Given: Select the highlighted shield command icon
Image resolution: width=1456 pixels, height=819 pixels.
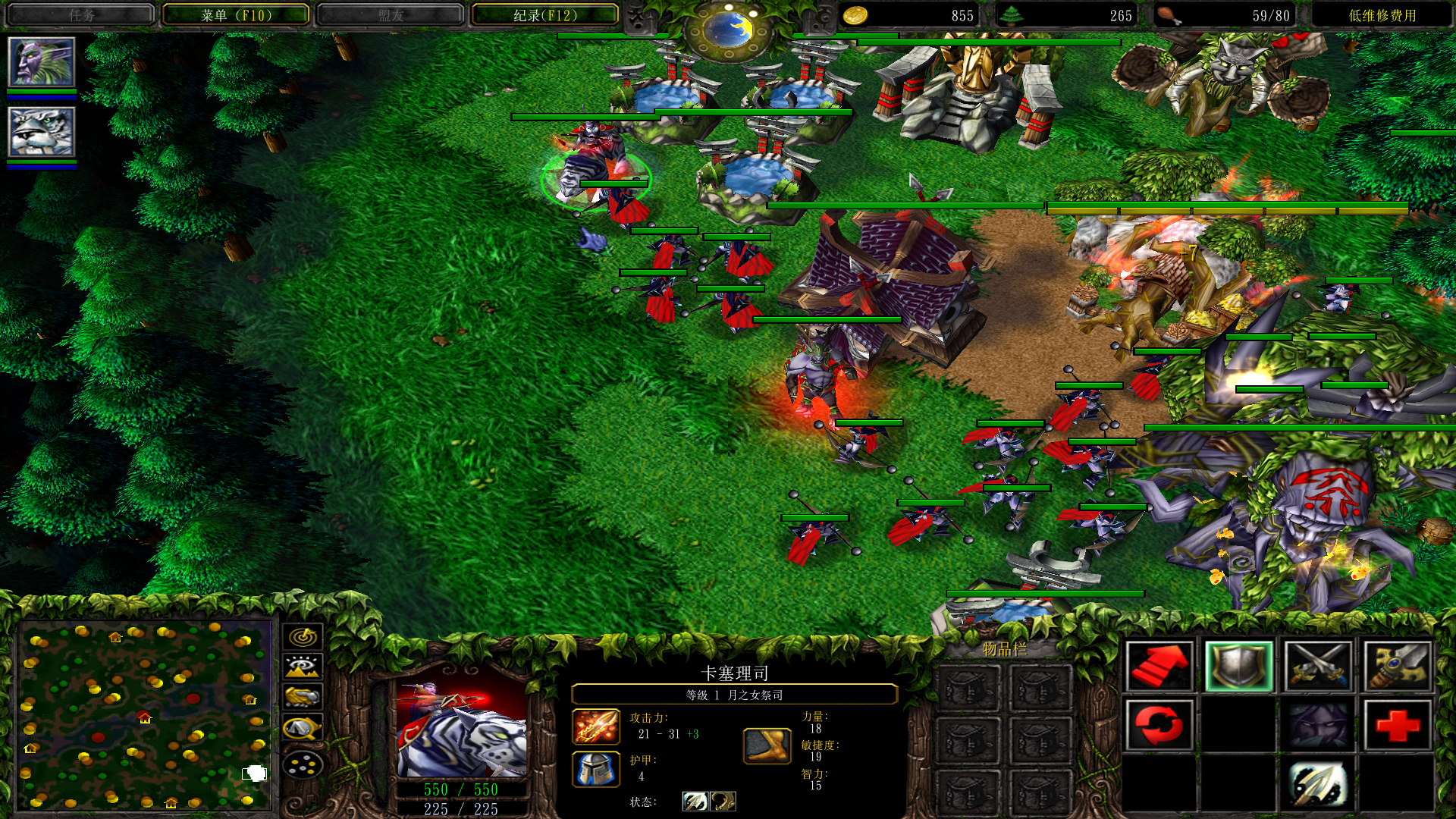Looking at the screenshot, I should [x=1238, y=666].
